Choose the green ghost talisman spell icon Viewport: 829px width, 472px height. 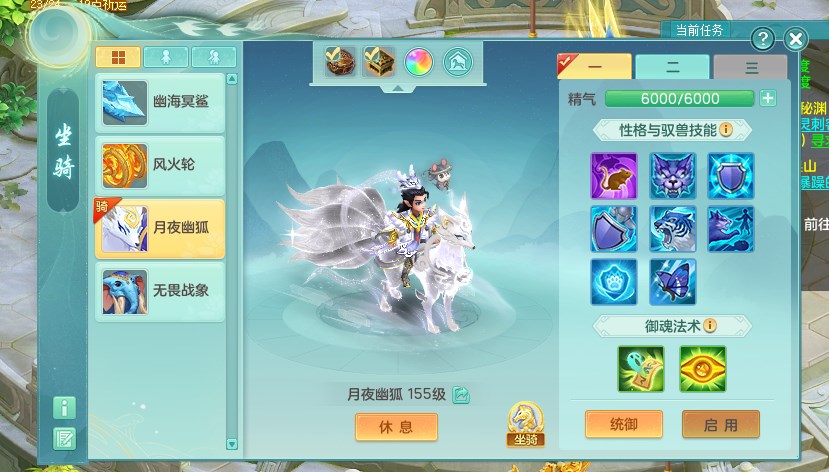tap(640, 369)
